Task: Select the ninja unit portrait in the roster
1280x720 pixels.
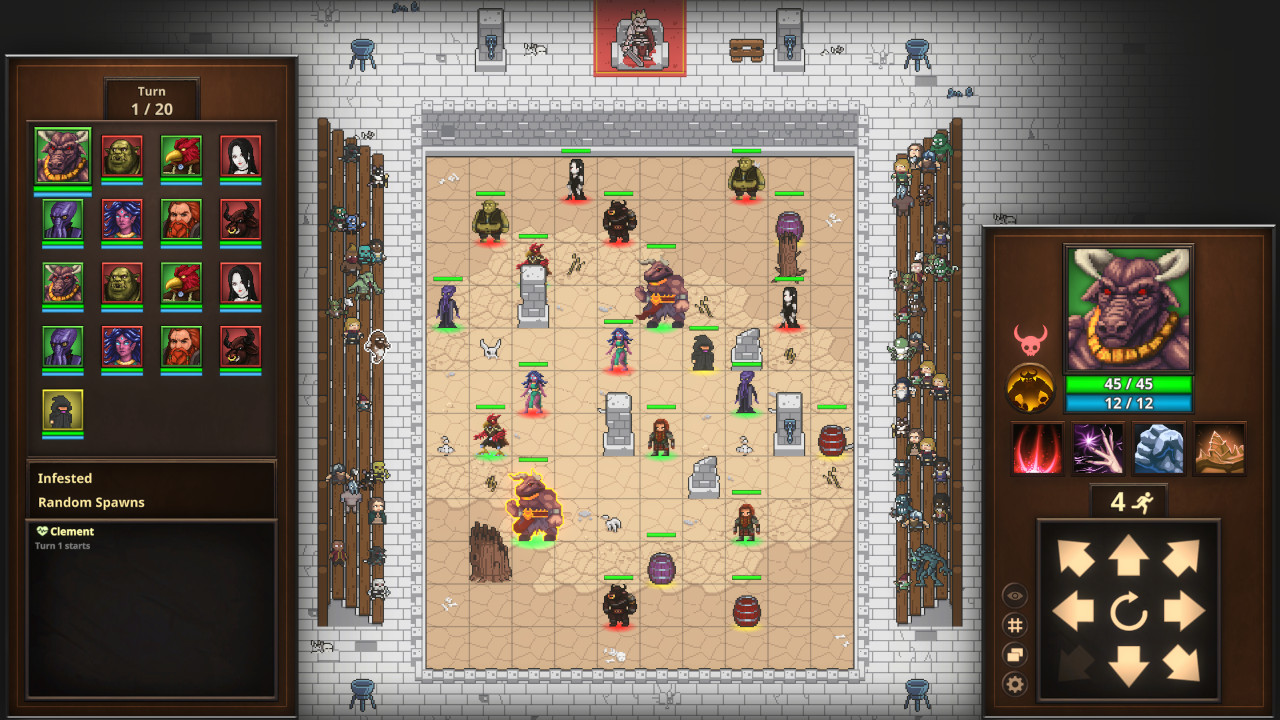Action: 62,408
